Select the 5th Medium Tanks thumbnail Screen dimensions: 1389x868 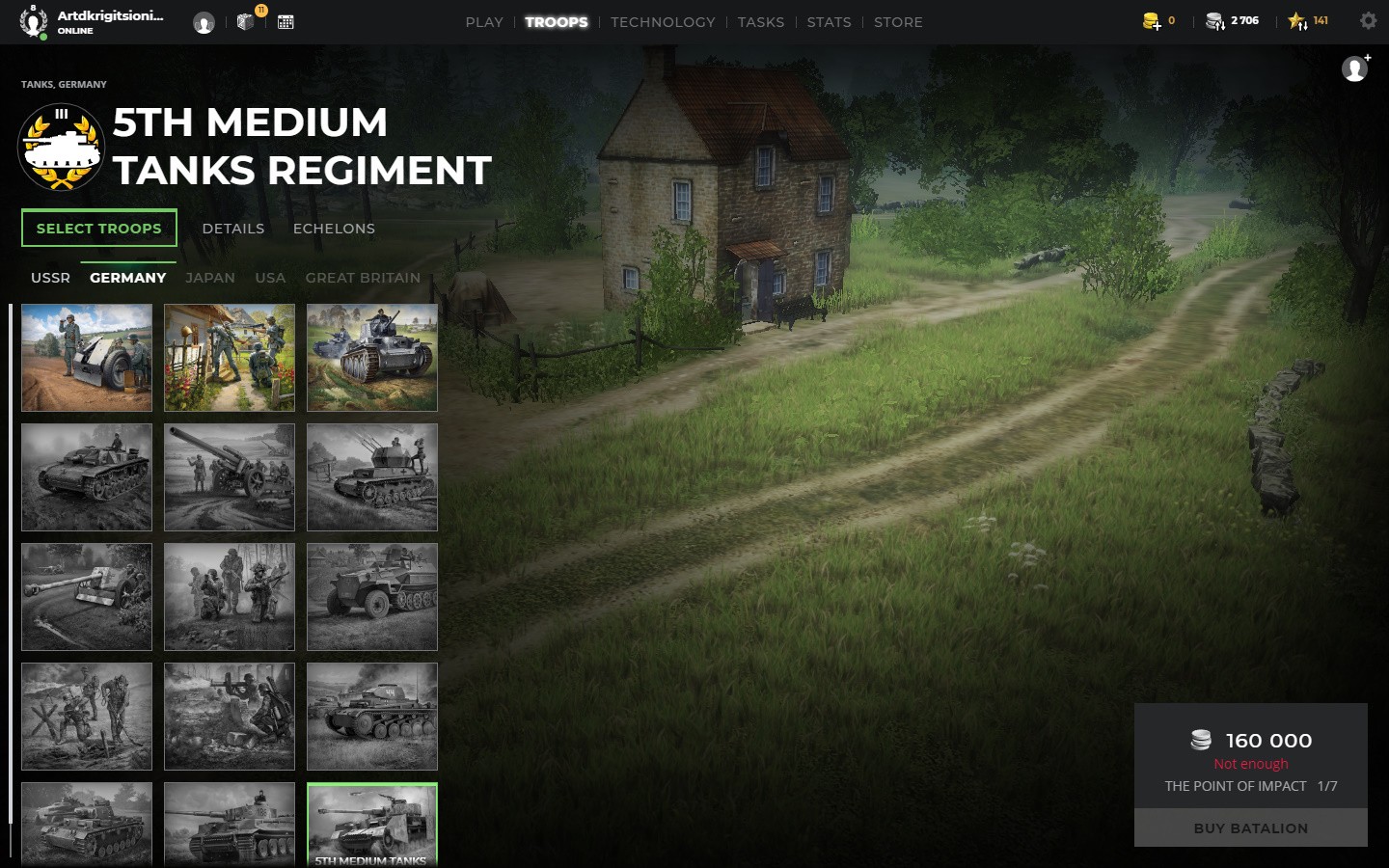click(372, 824)
